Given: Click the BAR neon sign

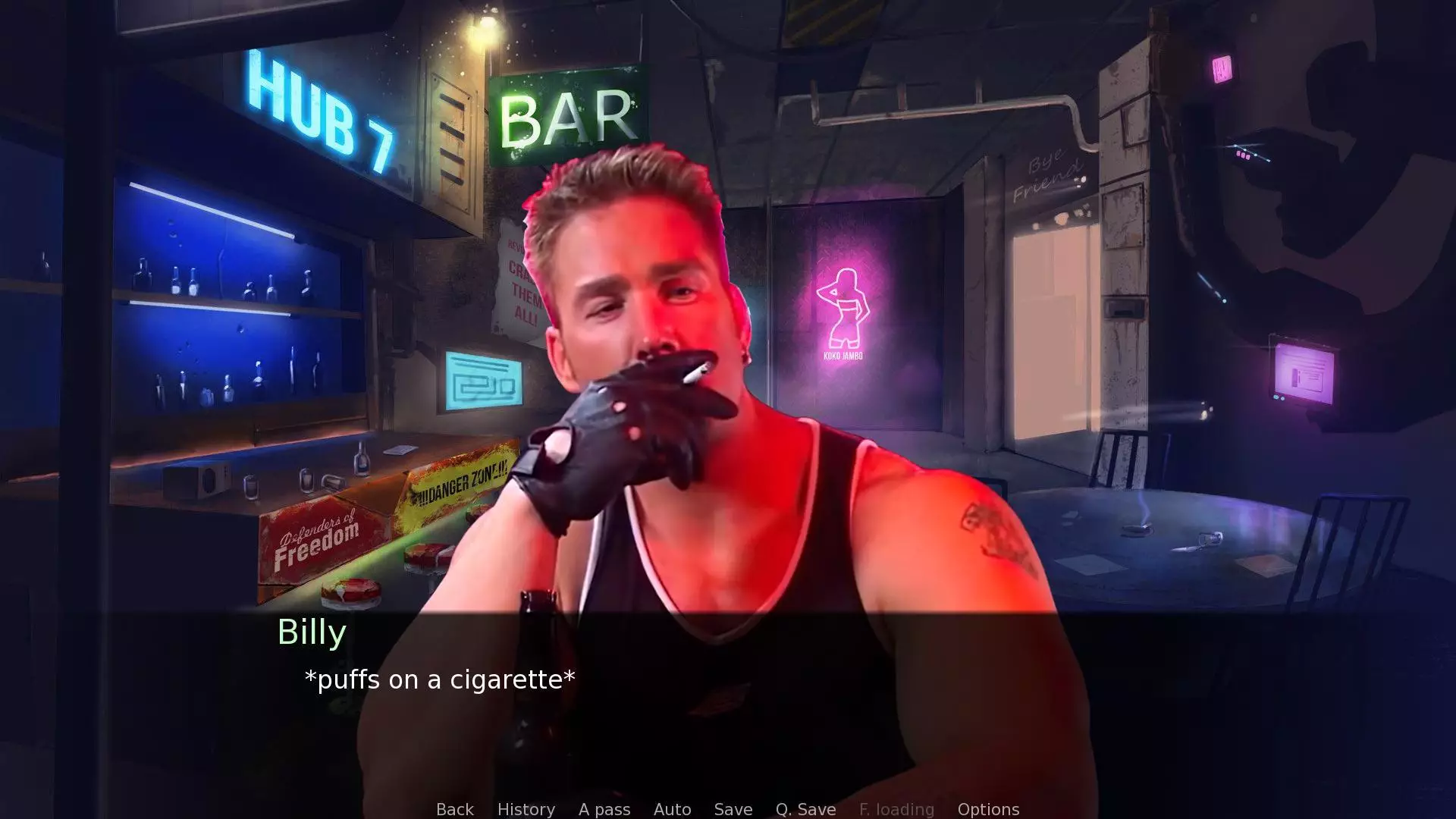Looking at the screenshot, I should [565, 114].
